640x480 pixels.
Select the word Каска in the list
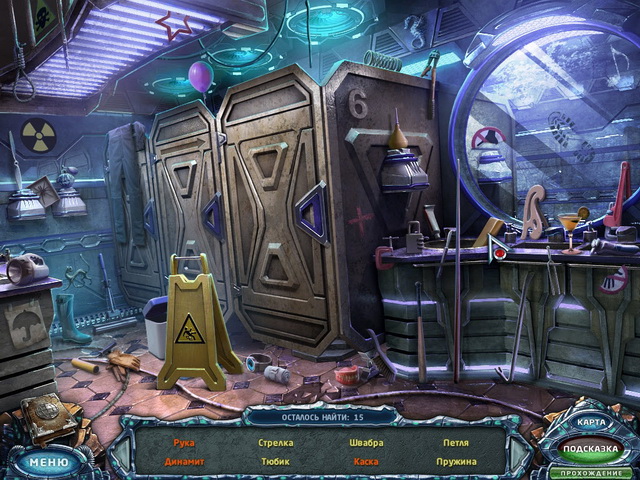(x=366, y=462)
